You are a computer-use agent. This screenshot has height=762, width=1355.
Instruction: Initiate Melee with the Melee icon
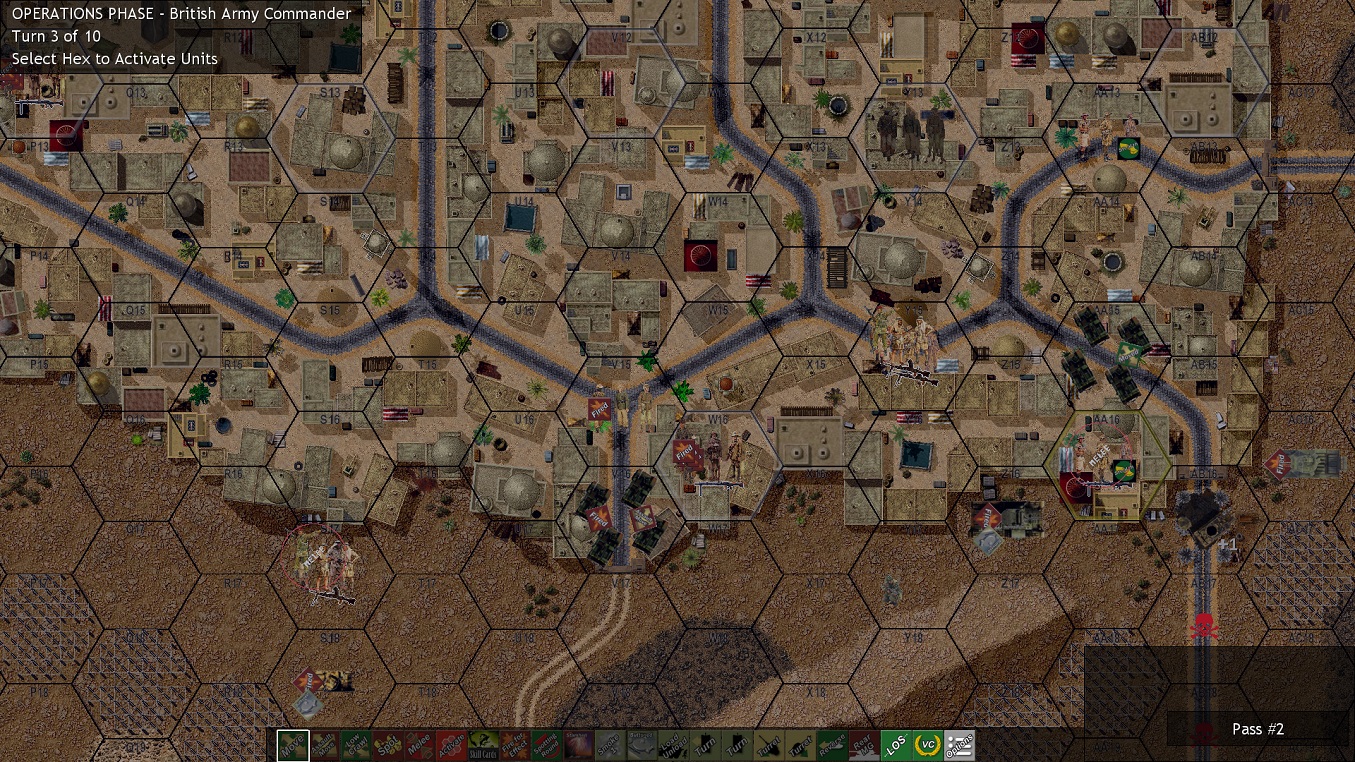point(420,745)
